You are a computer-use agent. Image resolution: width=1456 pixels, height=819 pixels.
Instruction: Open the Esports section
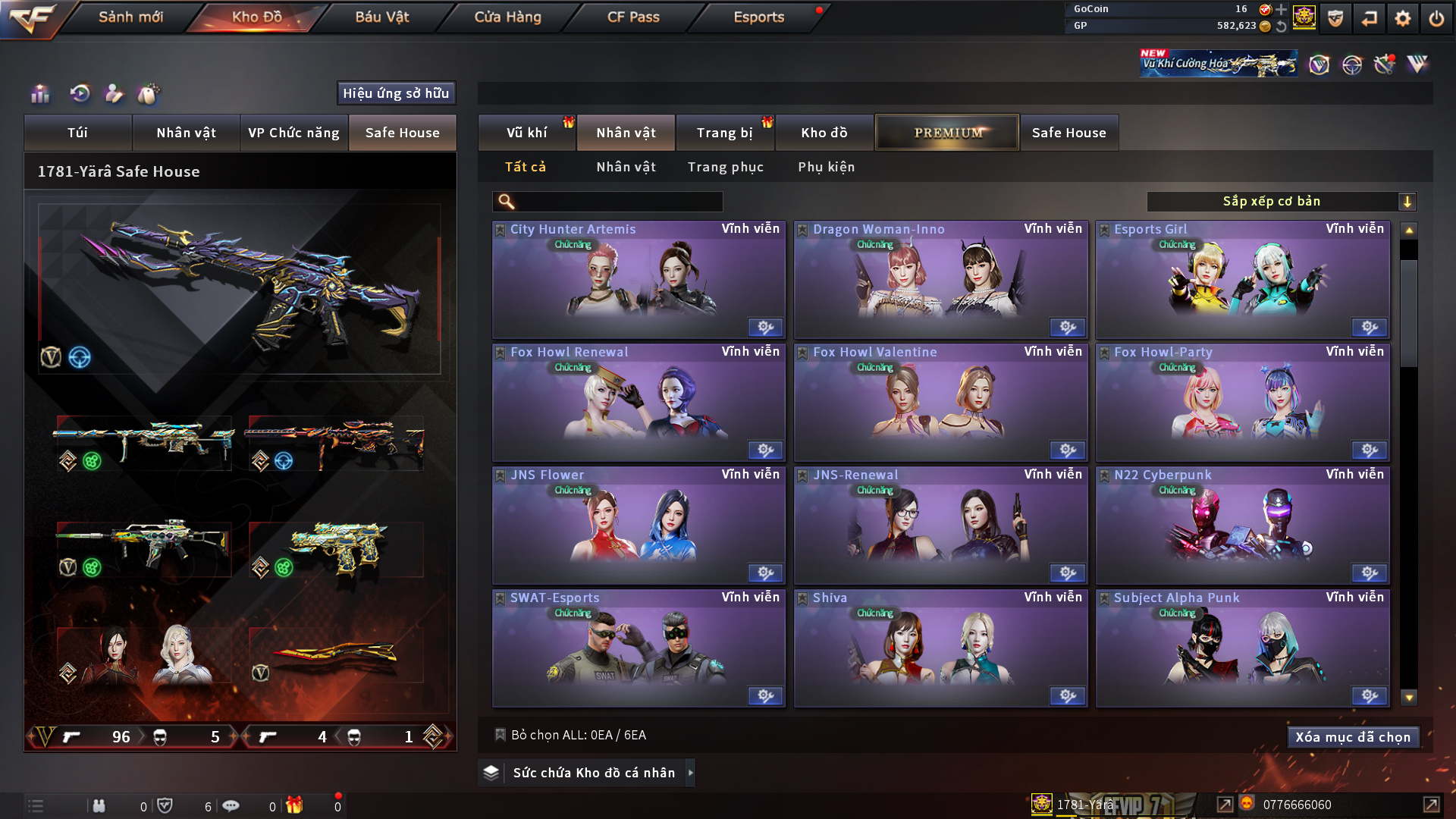click(x=758, y=17)
